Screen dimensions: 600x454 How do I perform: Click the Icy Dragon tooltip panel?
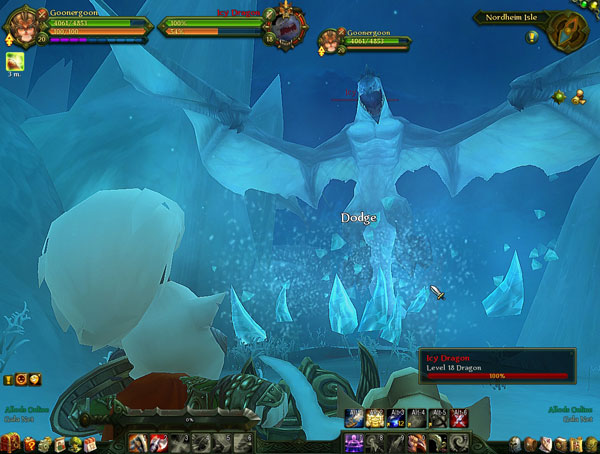pyautogui.click(x=497, y=365)
